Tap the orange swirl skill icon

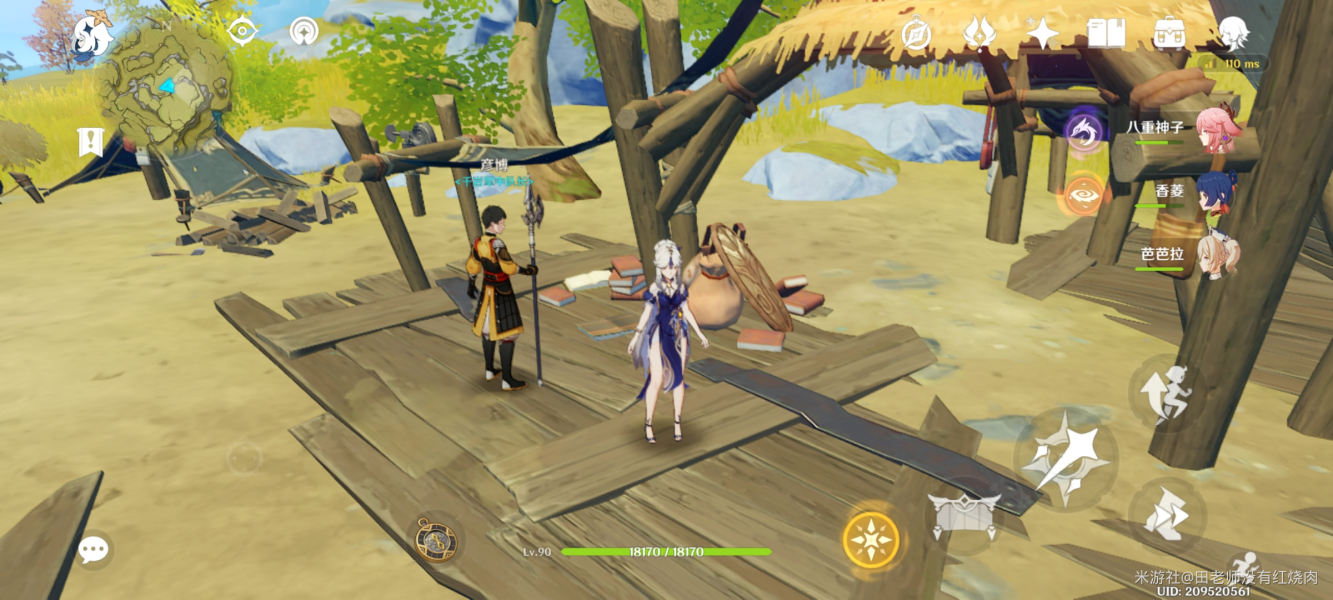tap(1083, 194)
